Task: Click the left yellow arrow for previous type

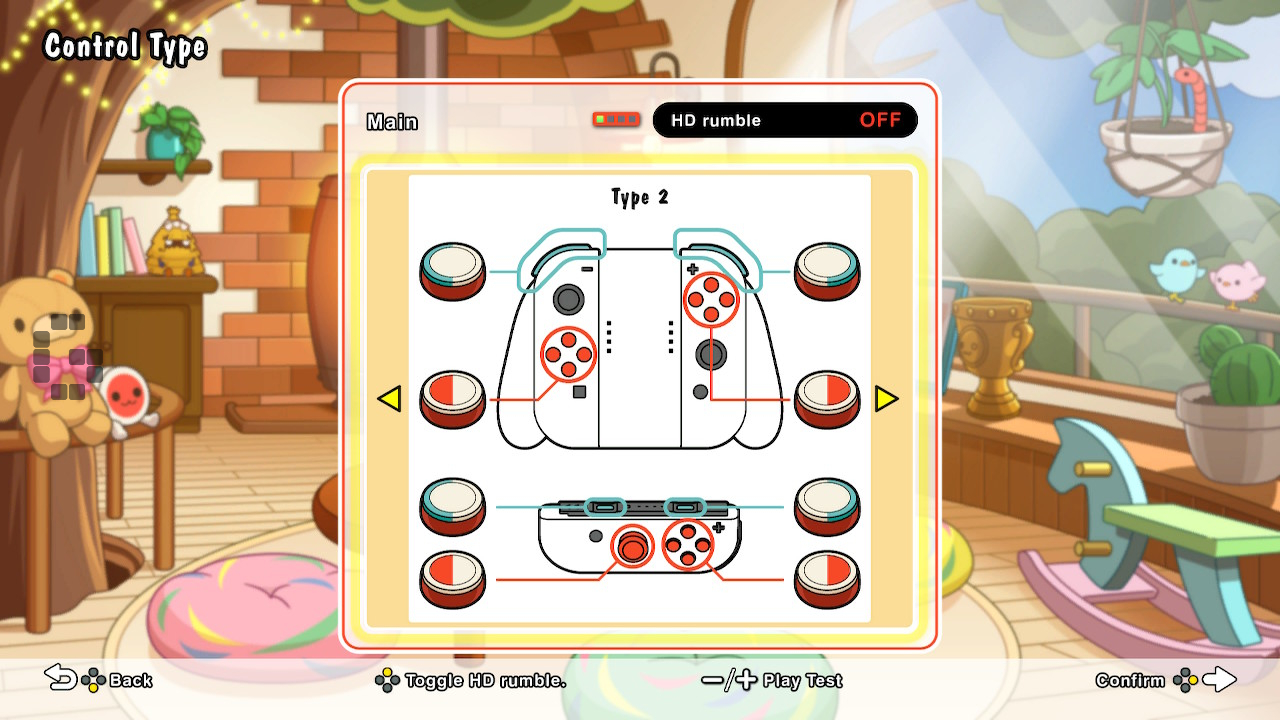Action: click(x=389, y=398)
